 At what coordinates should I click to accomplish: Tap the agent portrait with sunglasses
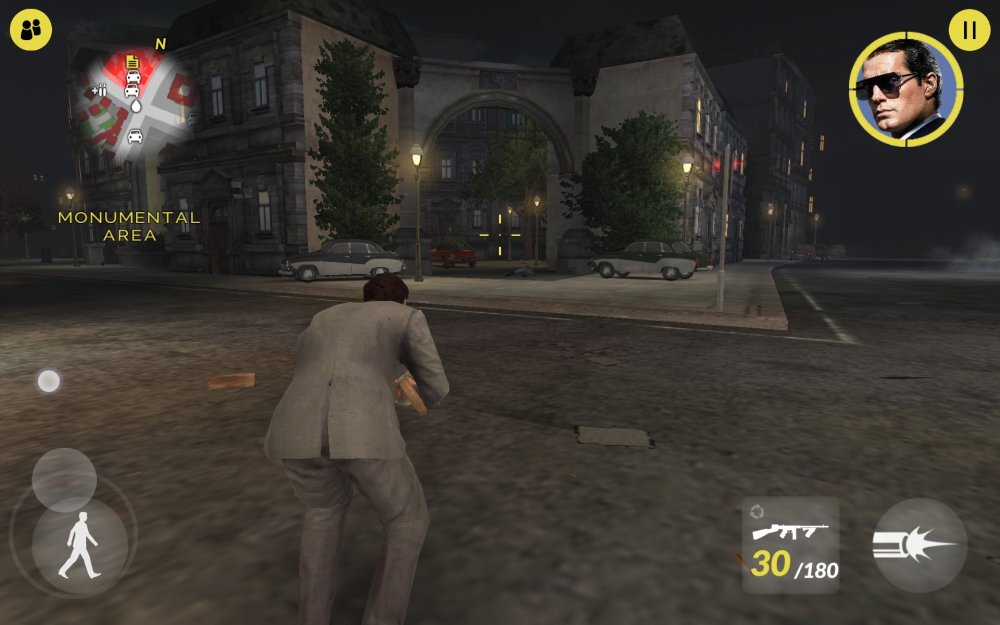(x=905, y=90)
